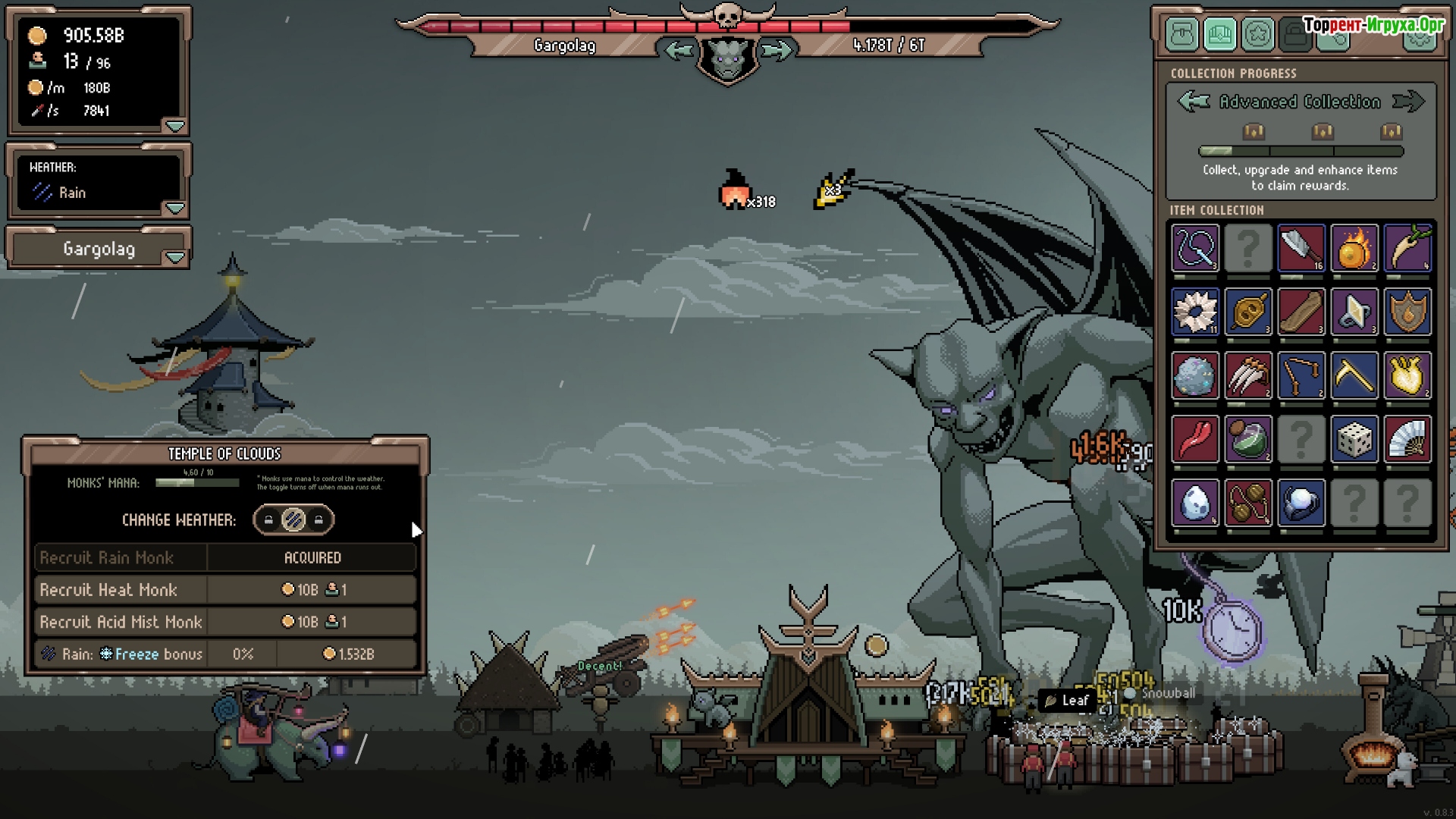Toggle the rain weather in Change Weather
The image size is (1456, 819).
pyautogui.click(x=293, y=520)
